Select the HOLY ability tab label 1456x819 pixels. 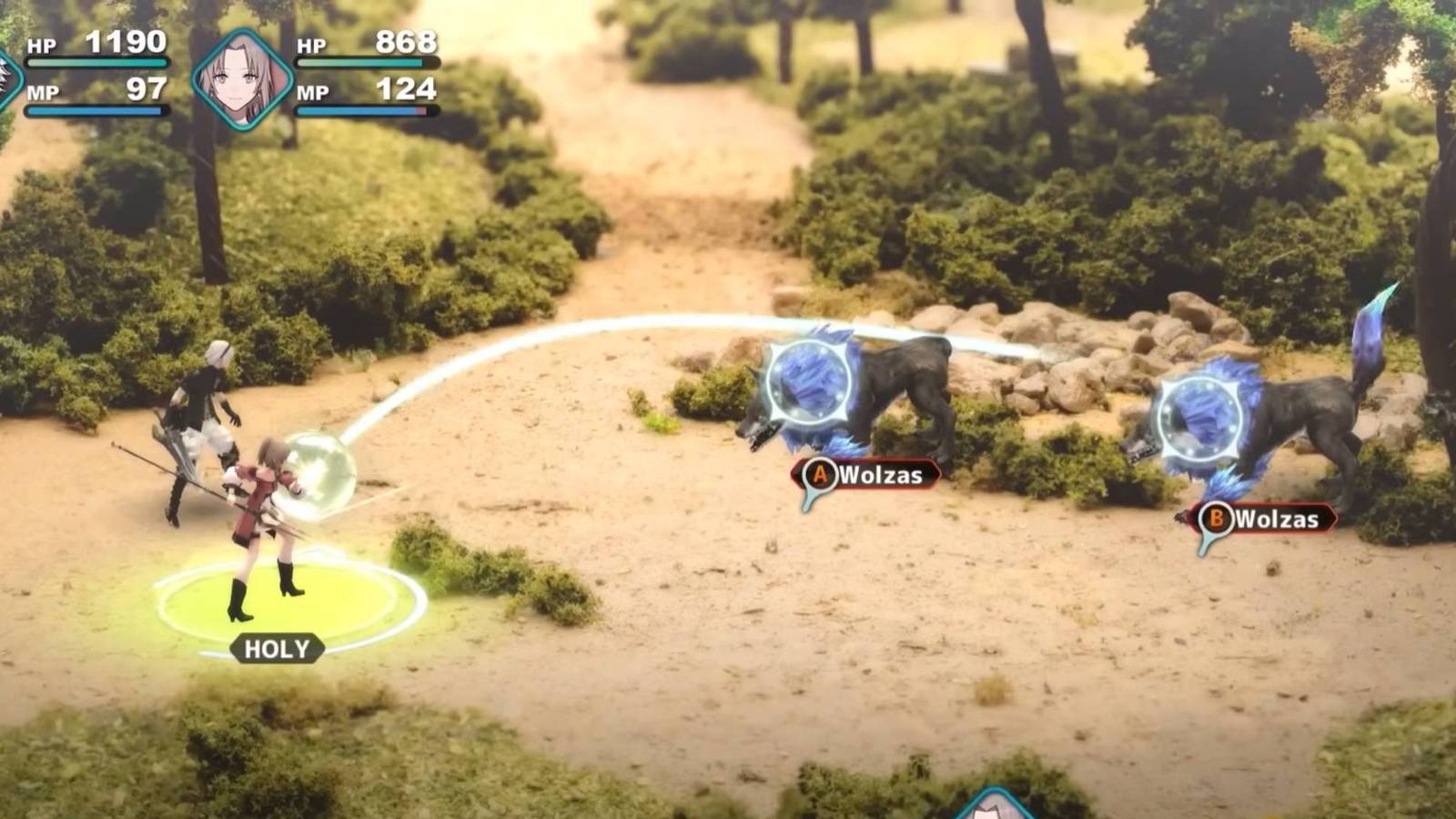click(278, 650)
